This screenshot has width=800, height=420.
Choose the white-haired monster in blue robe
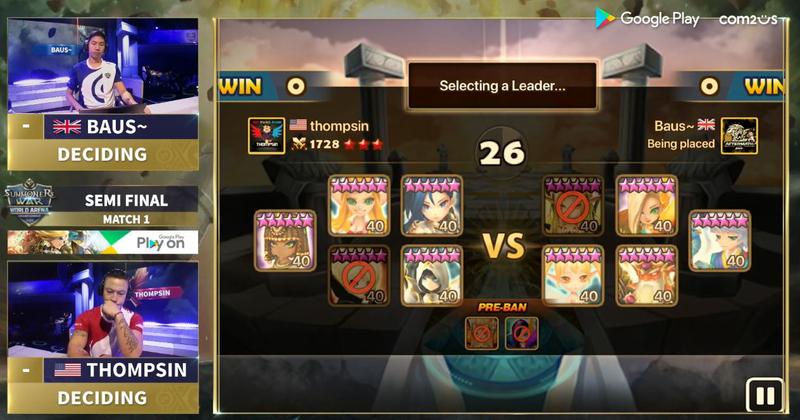(720, 241)
